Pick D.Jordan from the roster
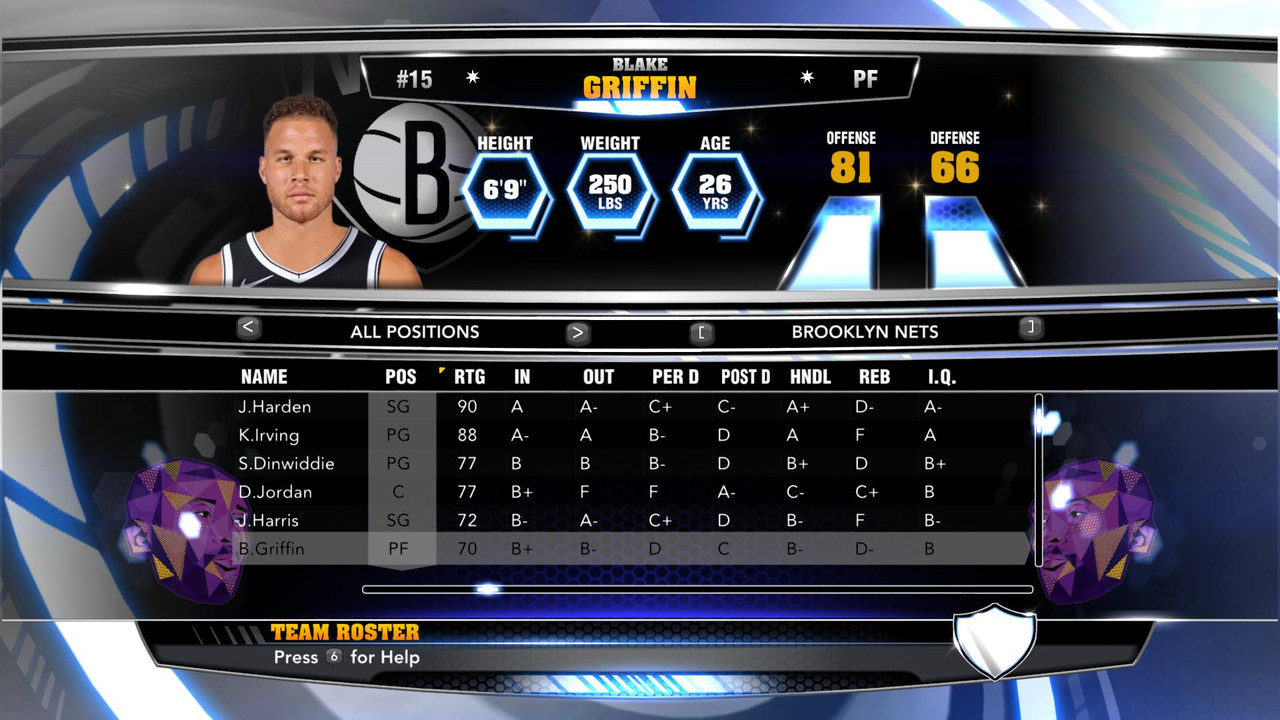 [275, 492]
